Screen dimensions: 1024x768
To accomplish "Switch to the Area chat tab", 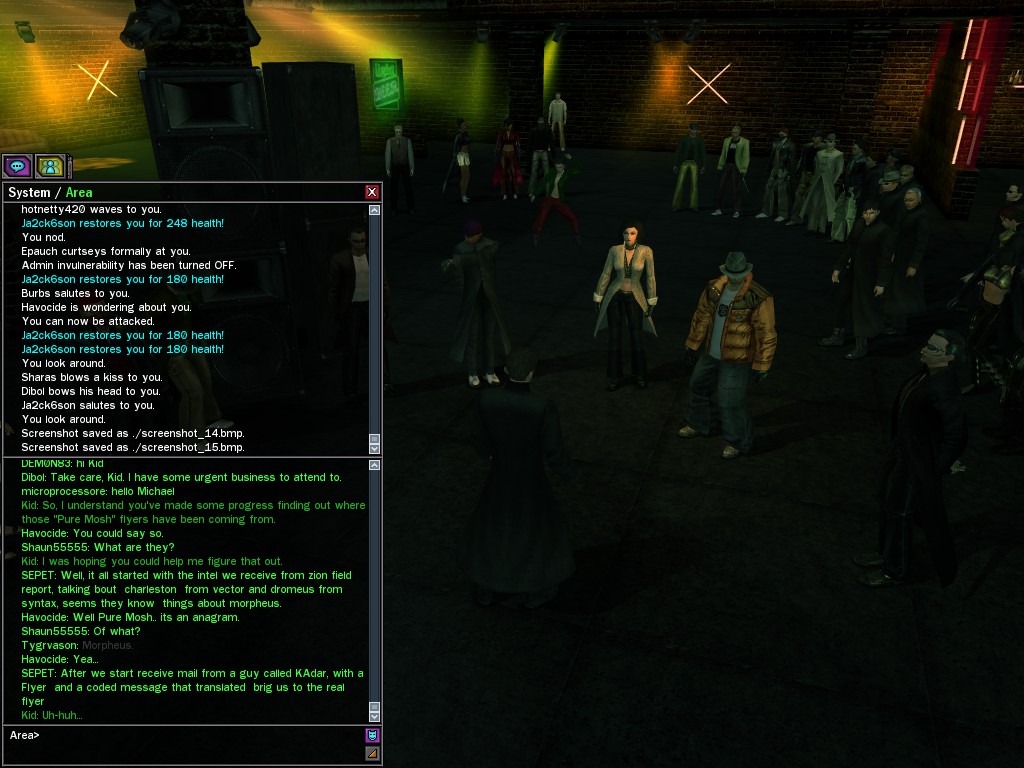I will tap(79, 192).
